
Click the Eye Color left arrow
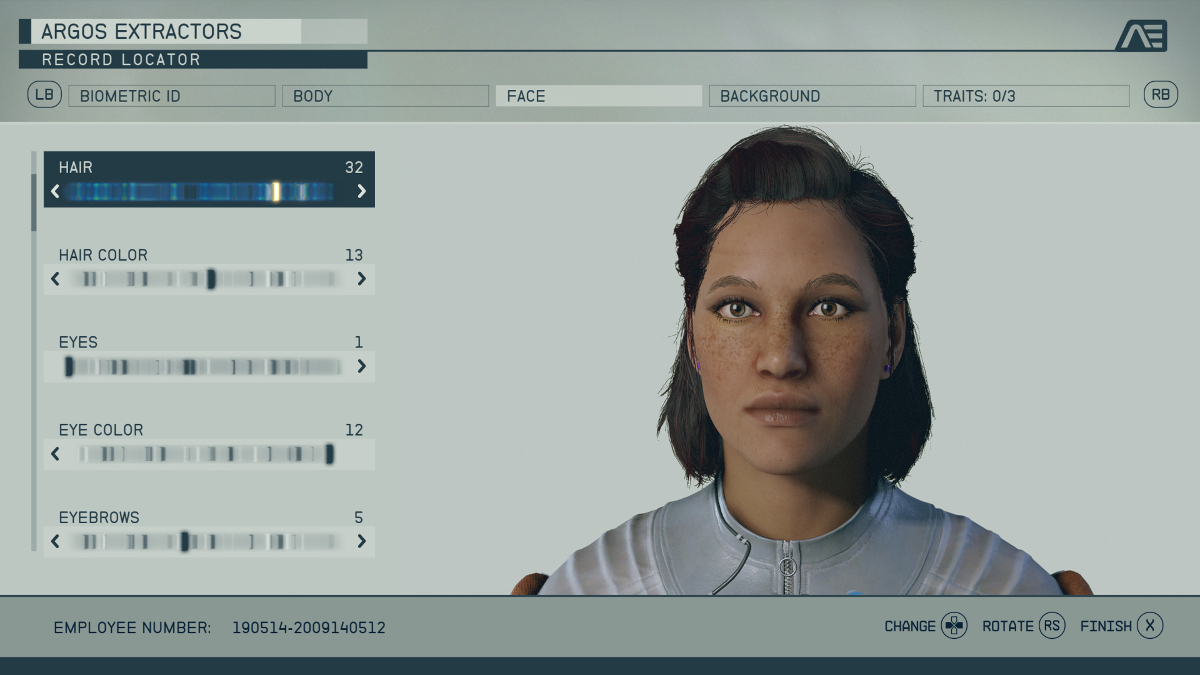(x=55, y=454)
